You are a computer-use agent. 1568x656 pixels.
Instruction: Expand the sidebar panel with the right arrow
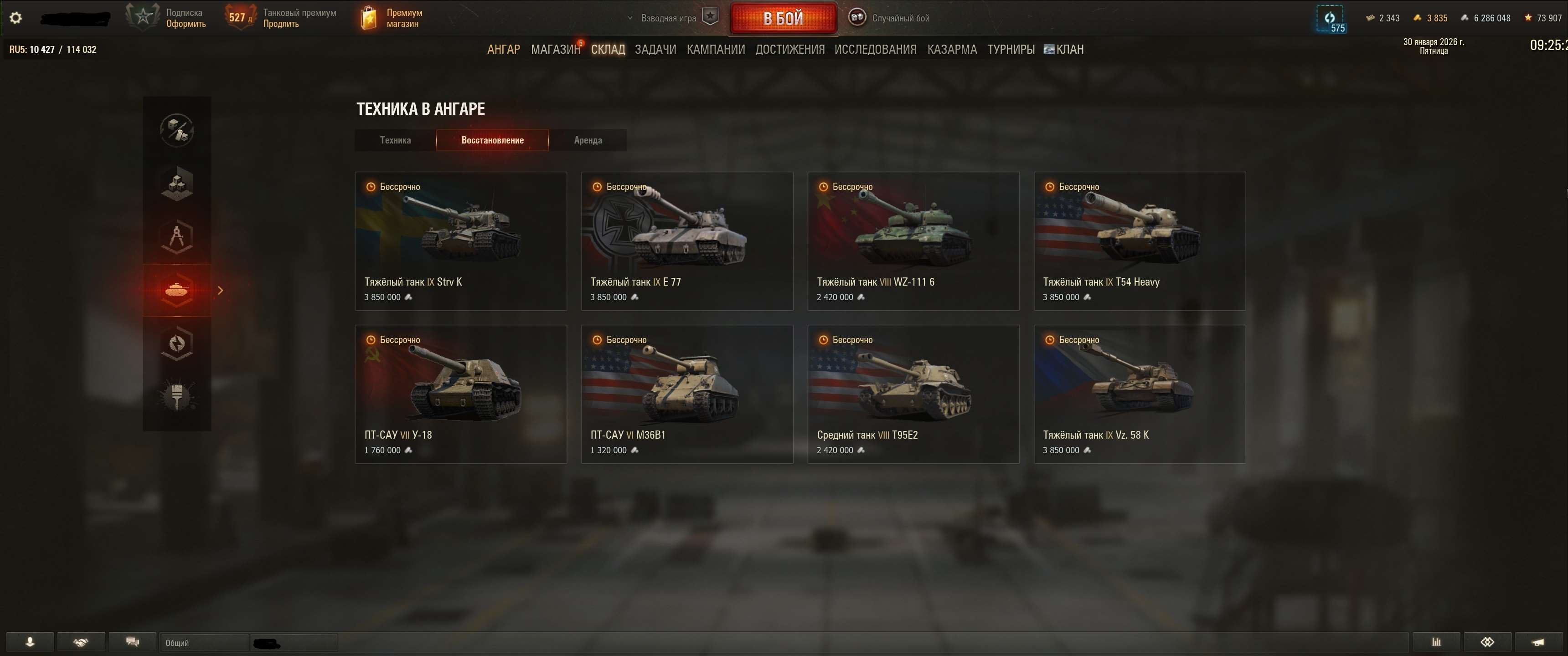pos(221,291)
